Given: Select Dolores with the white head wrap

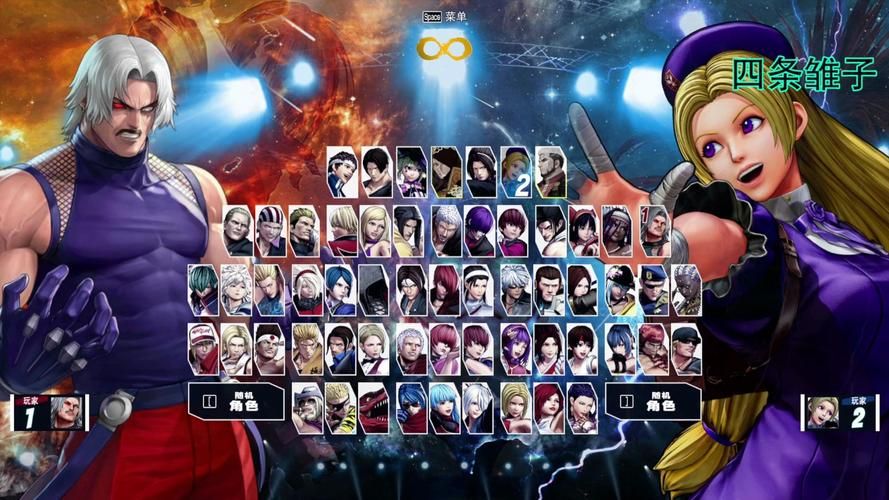Looking at the screenshot, I should tap(618, 227).
